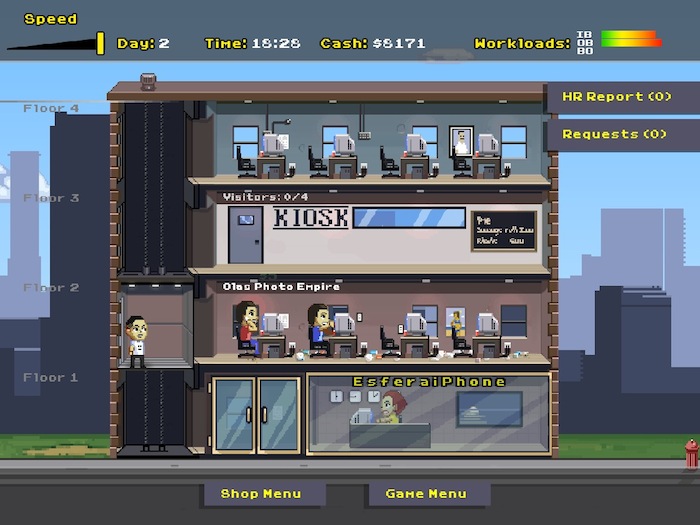Select the Floor 3 label
The width and height of the screenshot is (700, 525).
(x=51, y=198)
